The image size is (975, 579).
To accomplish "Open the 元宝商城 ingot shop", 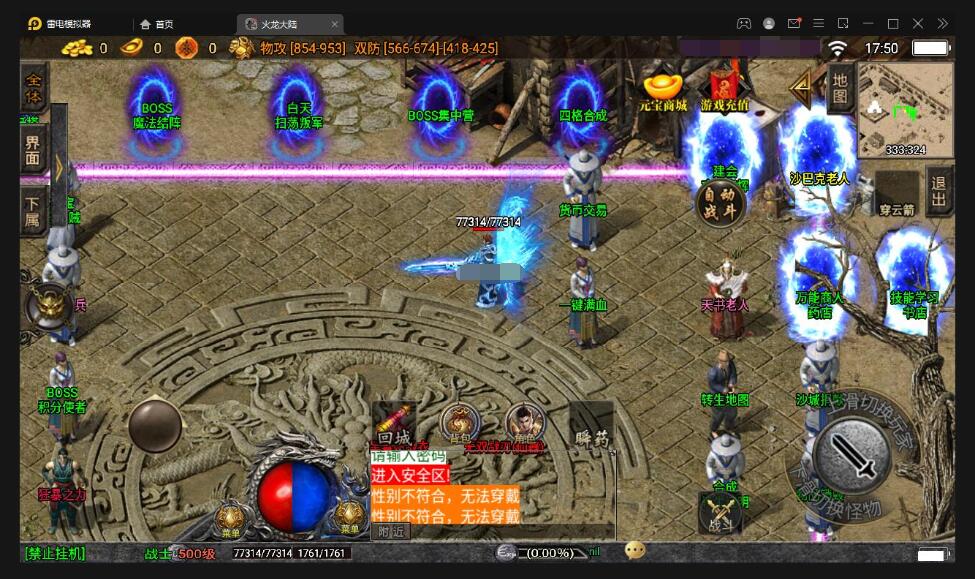I will (x=663, y=88).
